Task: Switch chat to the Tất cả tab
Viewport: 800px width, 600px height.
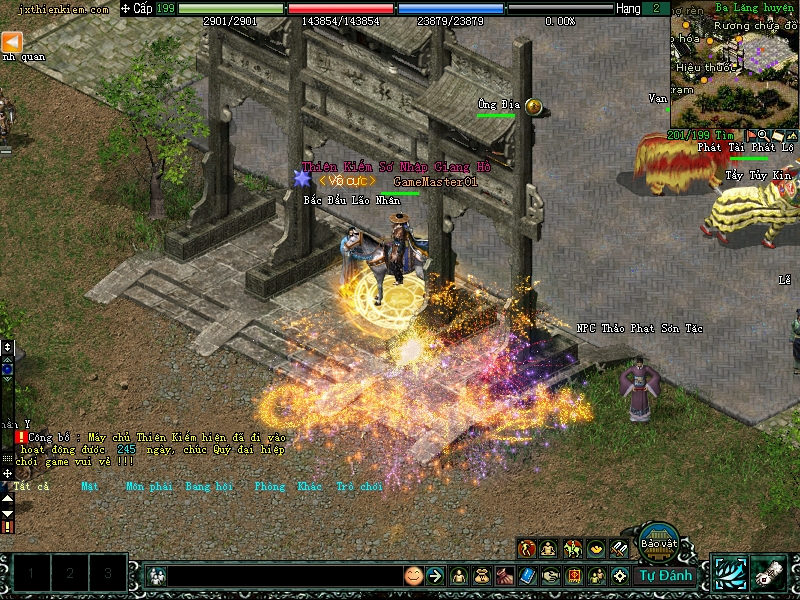Action: point(32,487)
